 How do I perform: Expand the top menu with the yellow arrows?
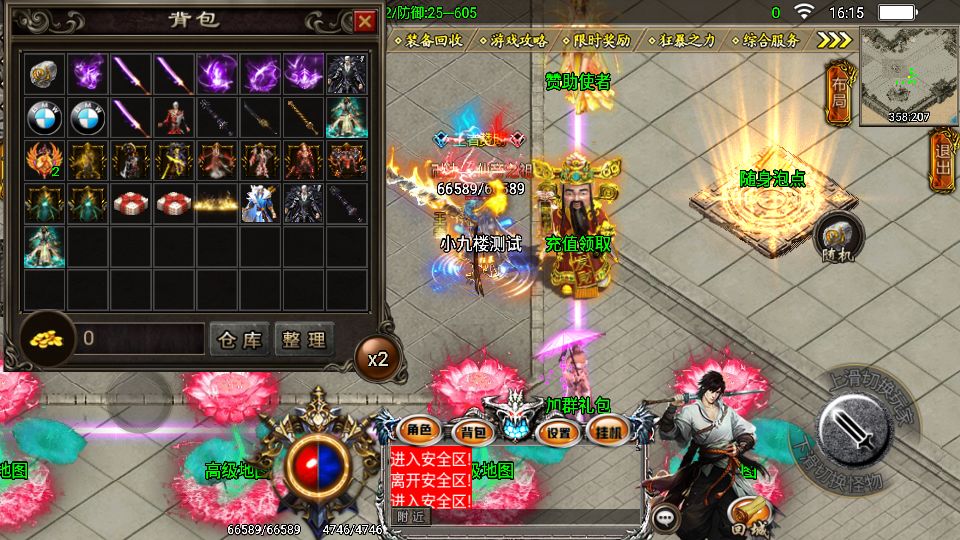click(x=833, y=40)
